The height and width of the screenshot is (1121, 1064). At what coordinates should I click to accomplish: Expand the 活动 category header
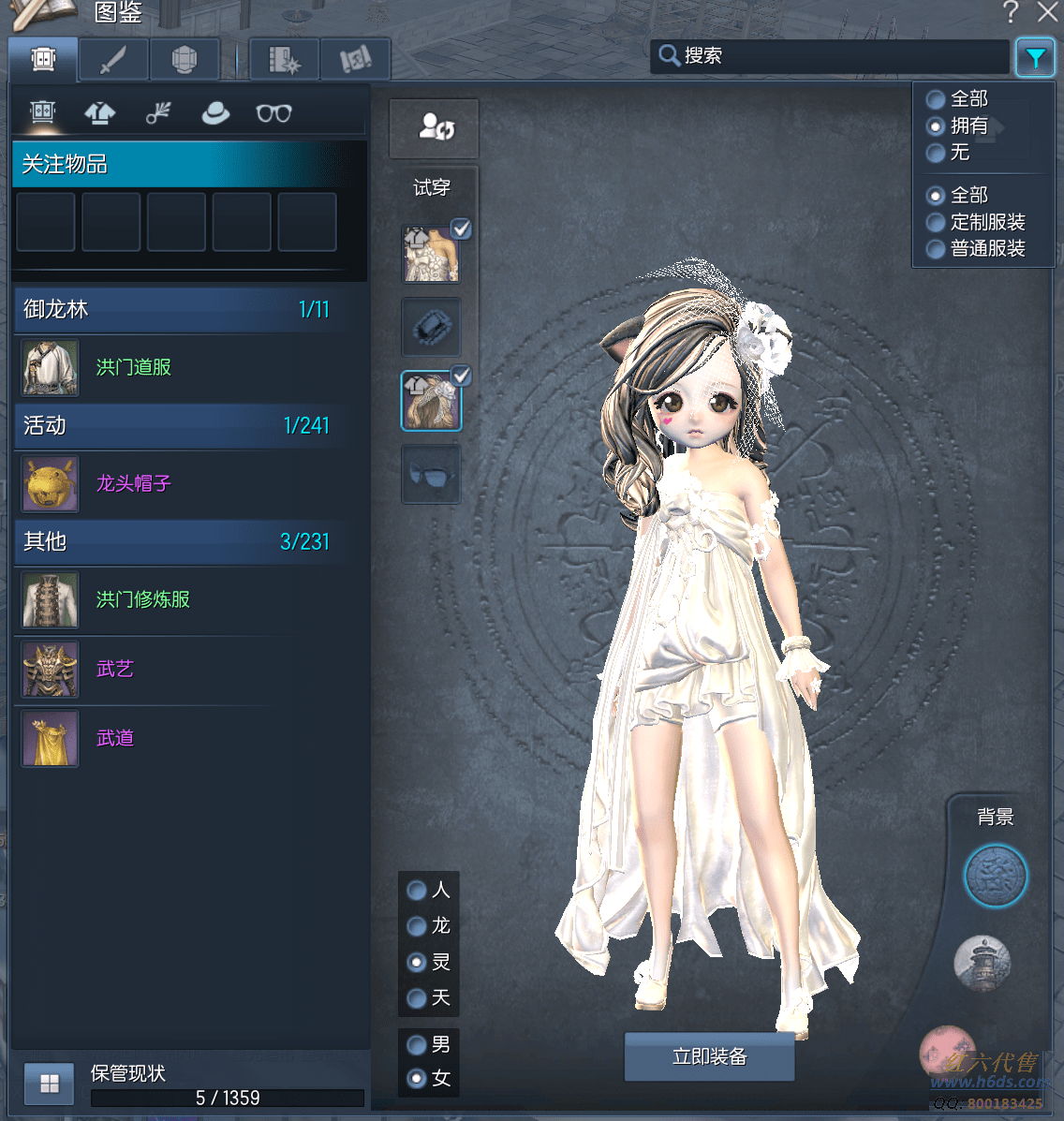click(x=176, y=426)
